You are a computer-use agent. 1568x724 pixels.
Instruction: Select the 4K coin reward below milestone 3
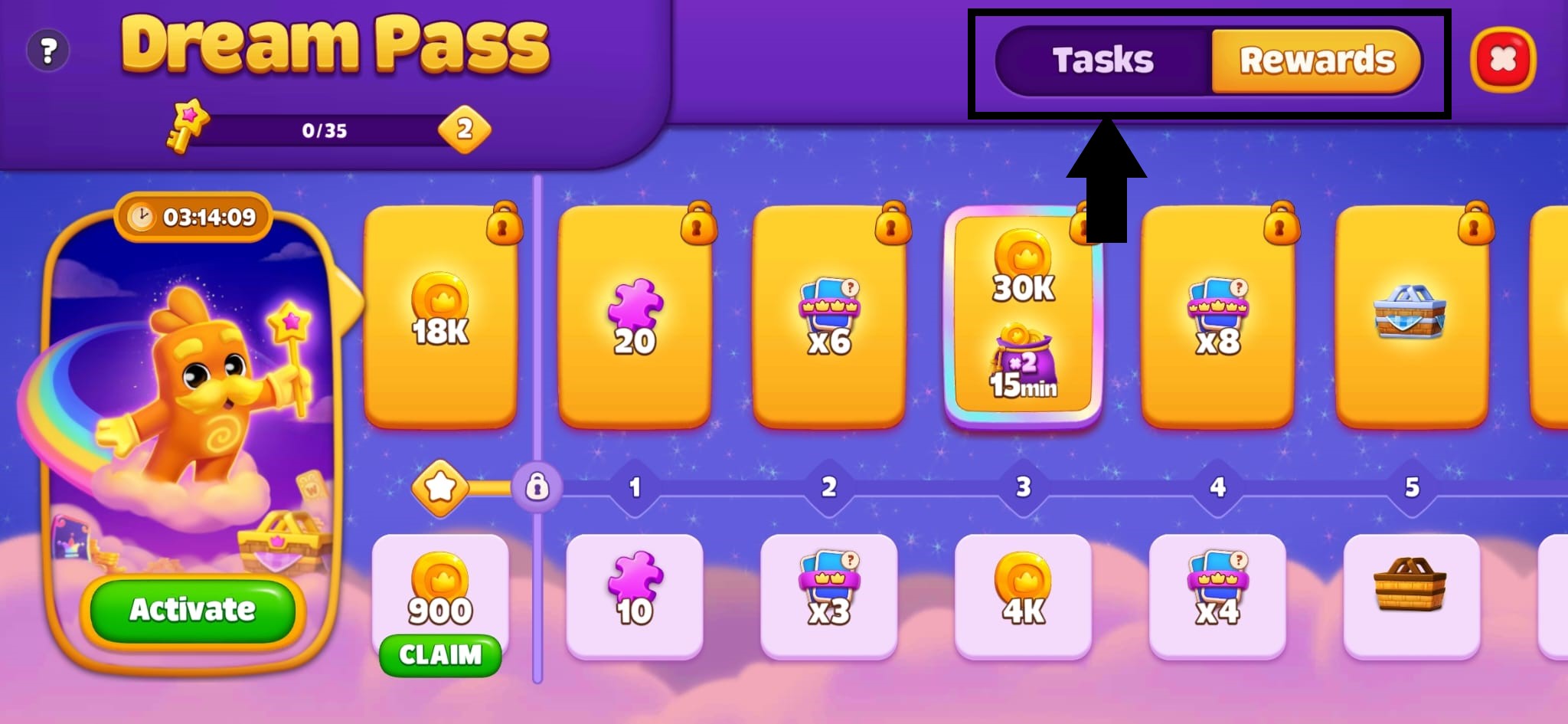point(1024,598)
